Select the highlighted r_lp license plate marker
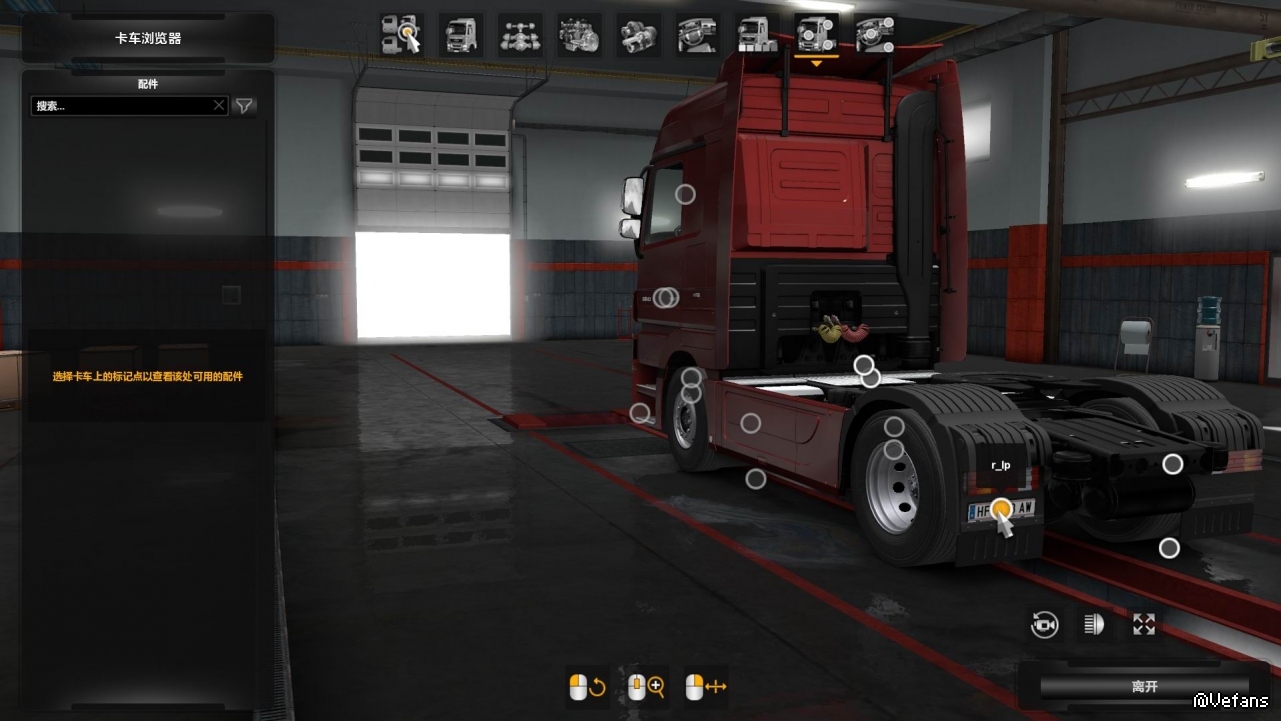This screenshot has height=721, width=1281. [1001, 508]
